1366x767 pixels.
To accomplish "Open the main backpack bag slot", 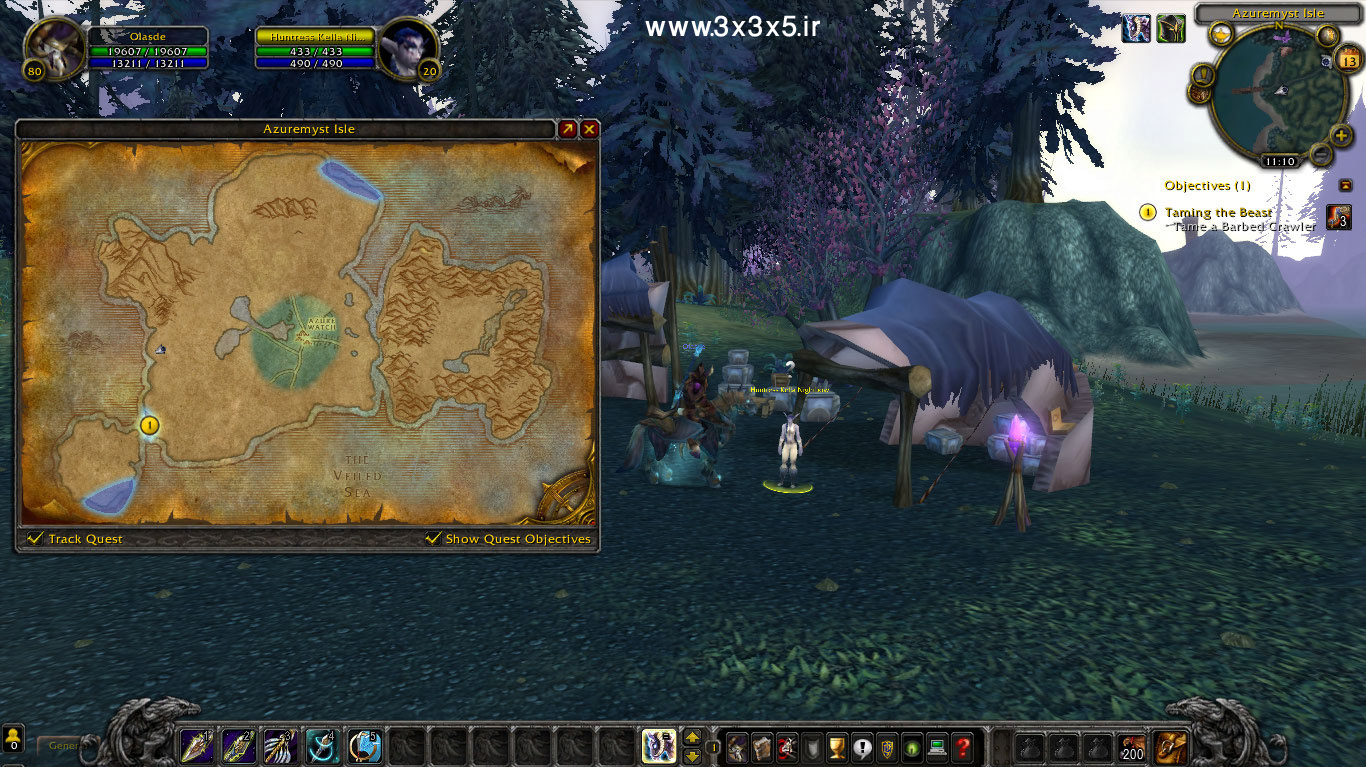I will pos(1171,747).
